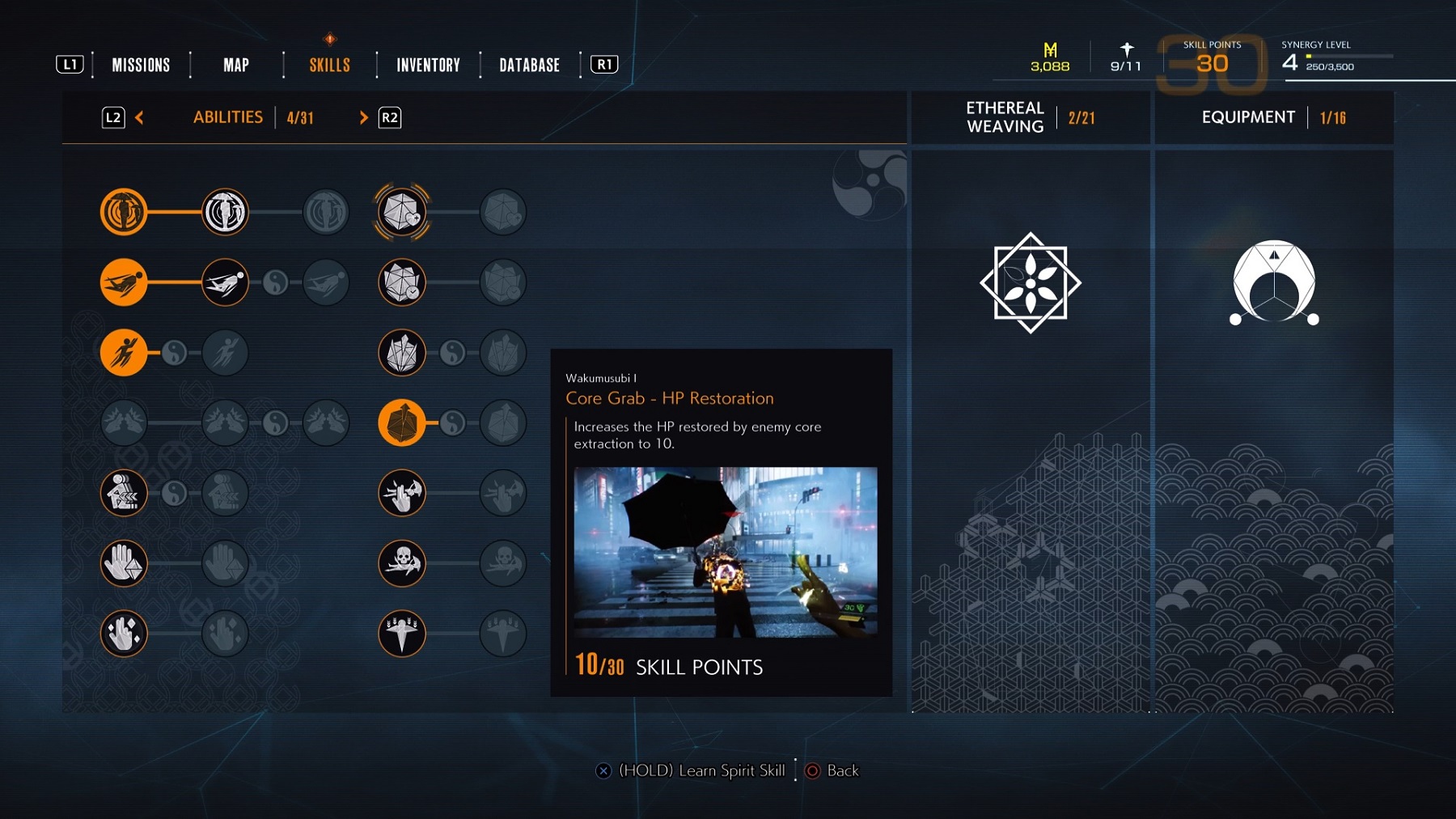Switch to the Map tab
This screenshot has height=819, width=1456.
236,65
